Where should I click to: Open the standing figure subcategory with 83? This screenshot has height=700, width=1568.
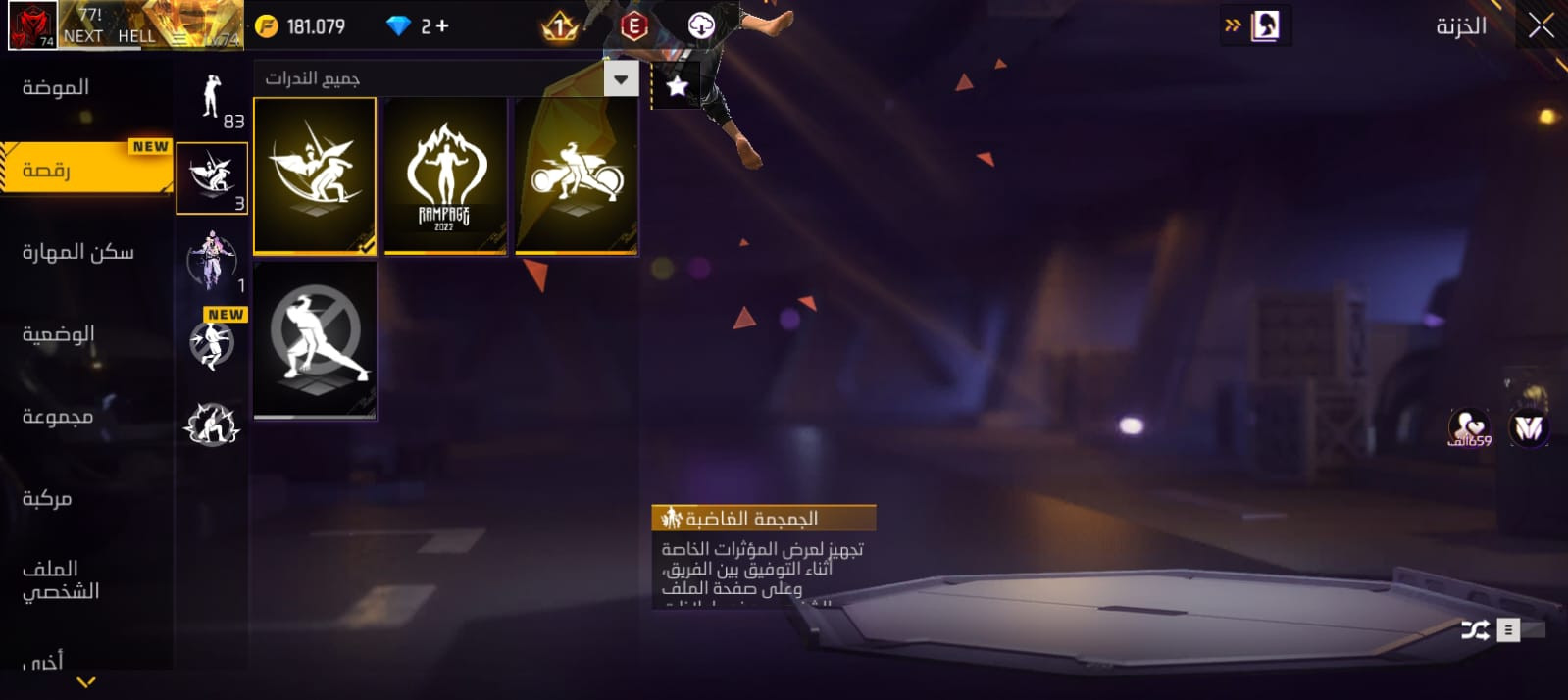click(x=212, y=101)
